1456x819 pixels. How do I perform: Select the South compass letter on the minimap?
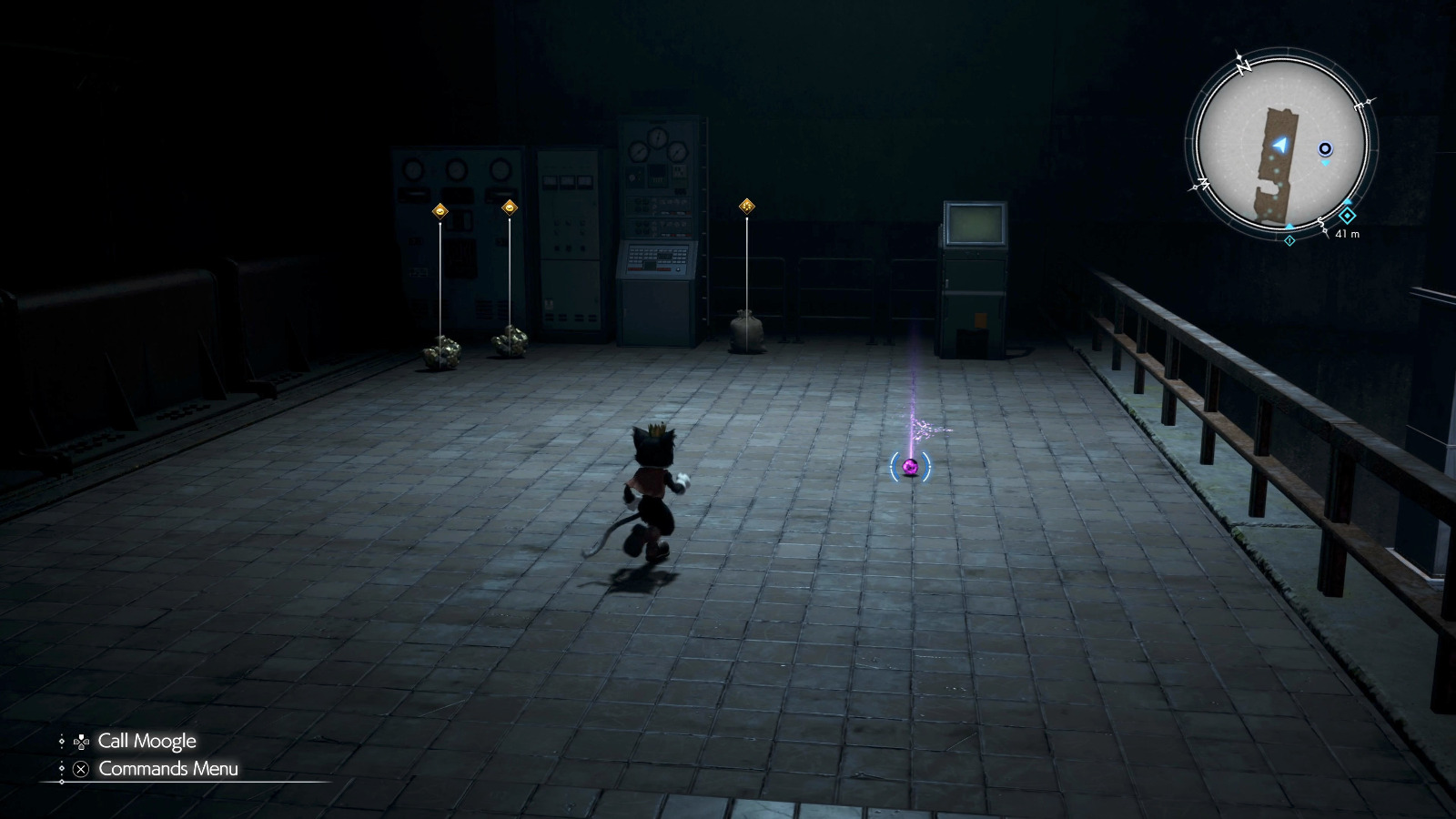coord(1319,219)
